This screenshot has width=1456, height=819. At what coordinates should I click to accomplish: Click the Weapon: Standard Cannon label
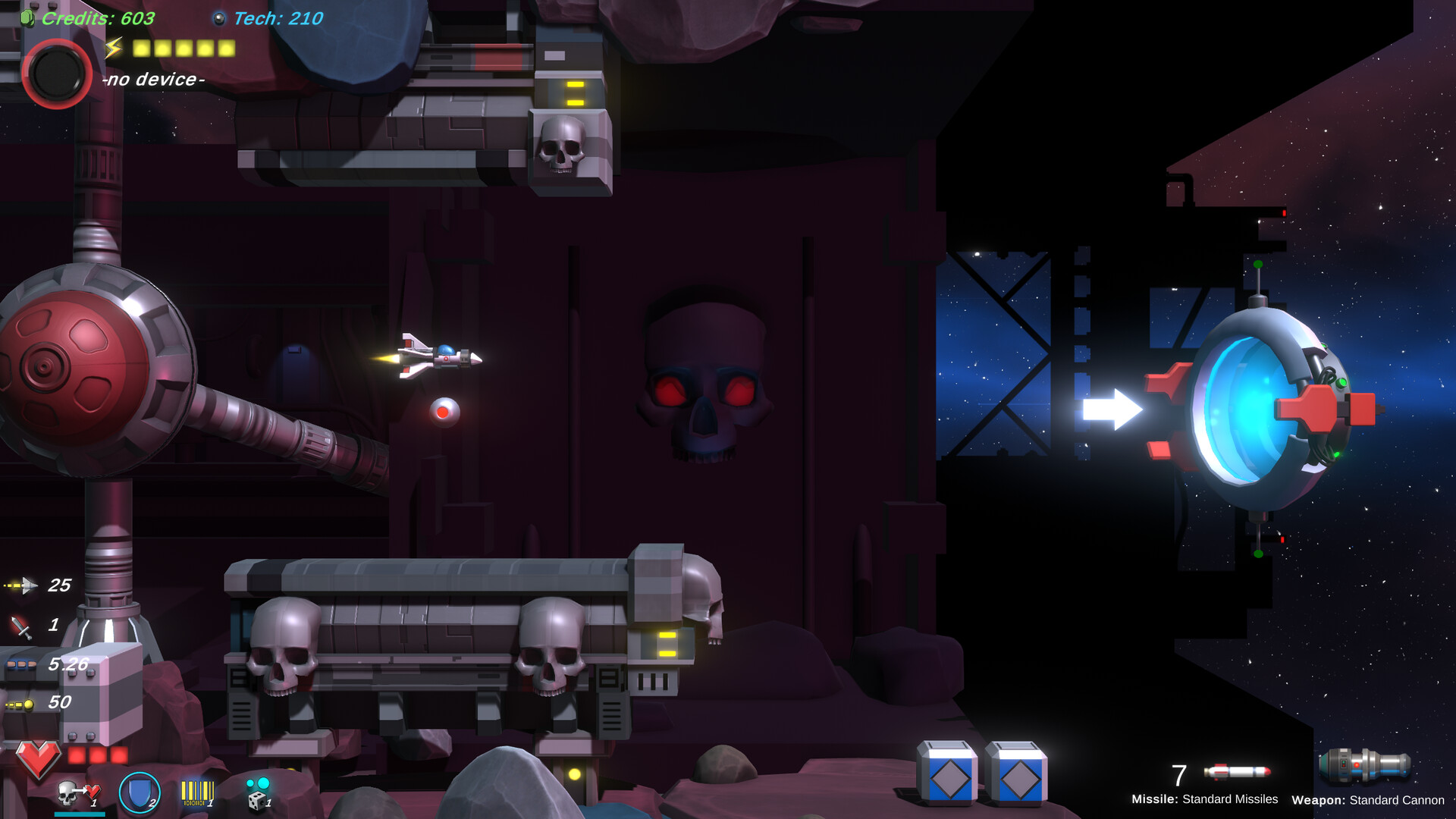click(x=1369, y=801)
